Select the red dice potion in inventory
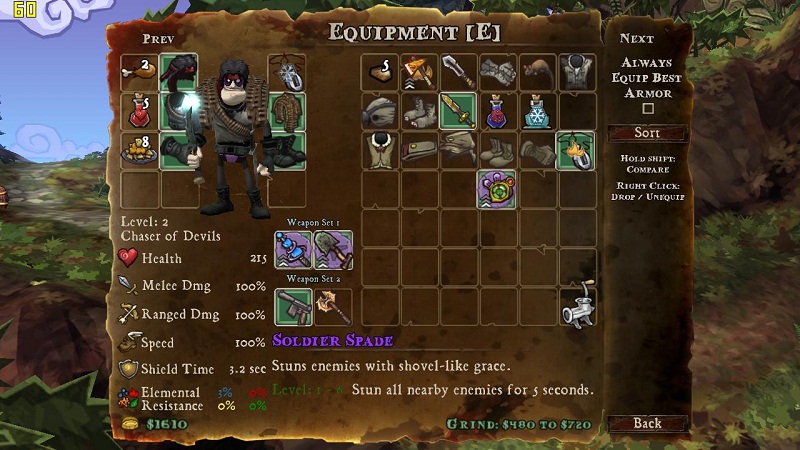The image size is (800, 450). point(496,111)
